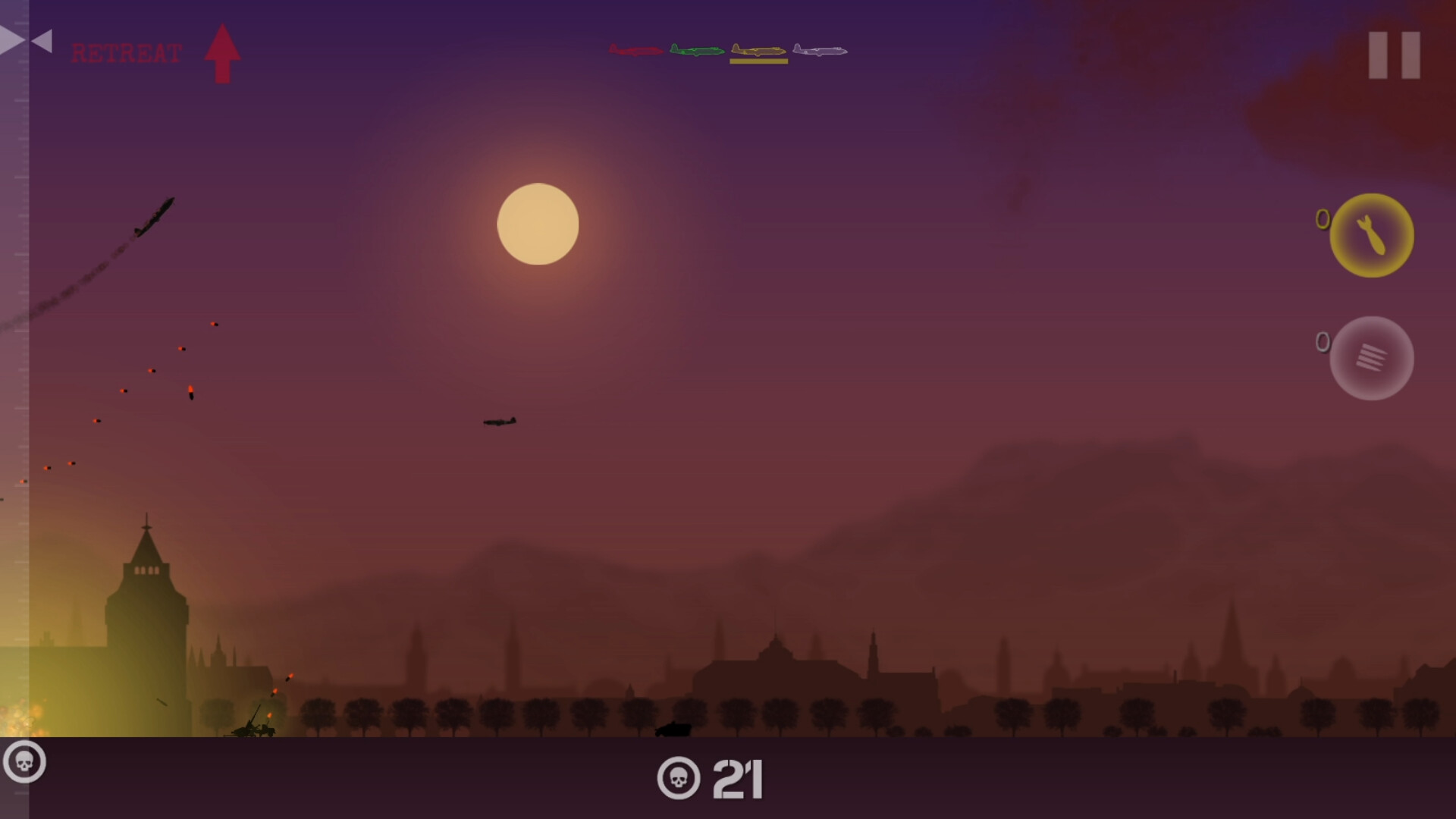The width and height of the screenshot is (1456, 819).
Task: Select the green squadron plane icon
Action: pos(695,50)
